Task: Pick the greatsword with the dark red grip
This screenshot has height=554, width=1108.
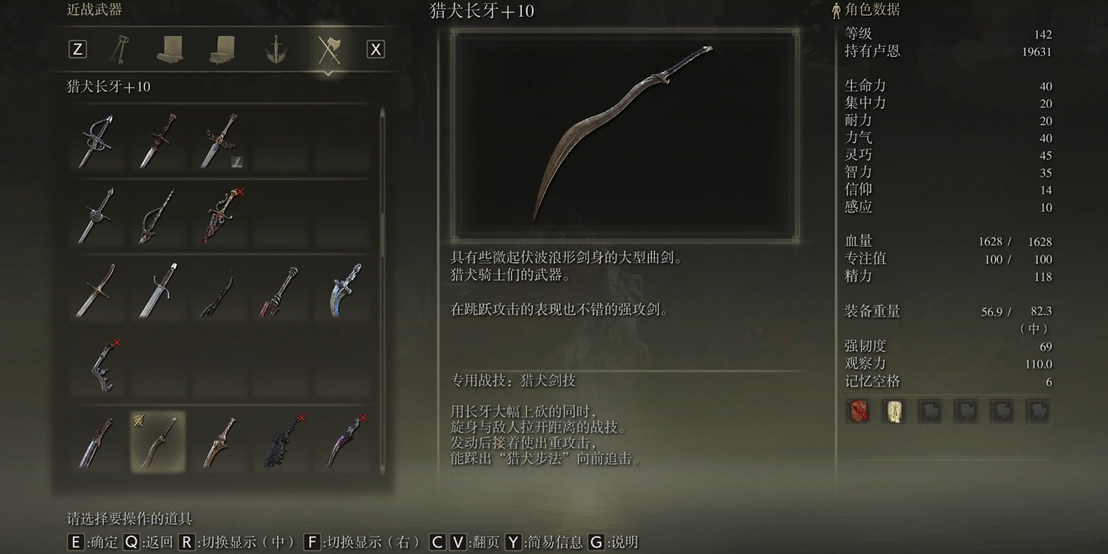Action: 282,291
